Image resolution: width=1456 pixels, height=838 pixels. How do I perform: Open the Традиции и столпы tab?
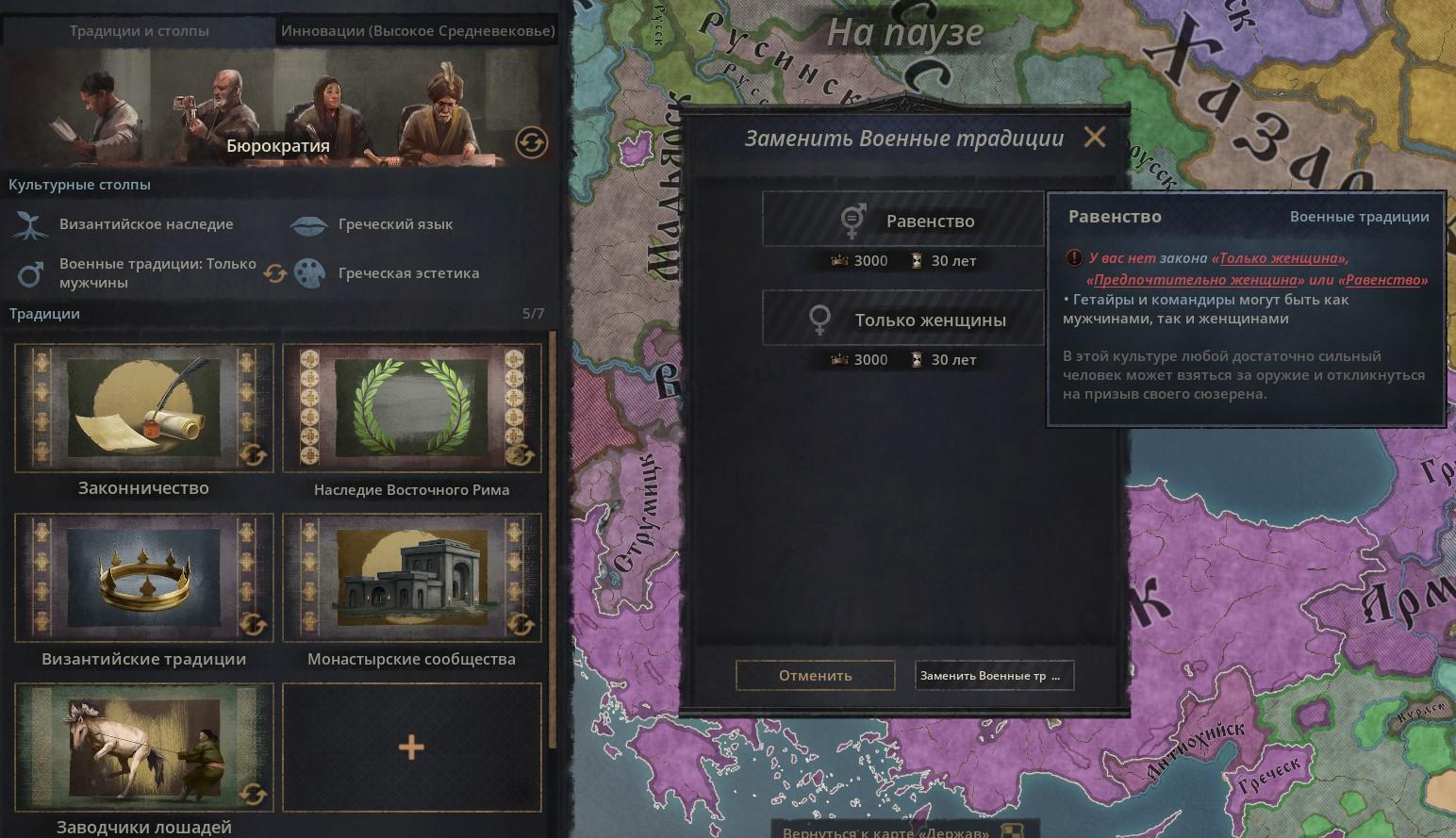(139, 30)
